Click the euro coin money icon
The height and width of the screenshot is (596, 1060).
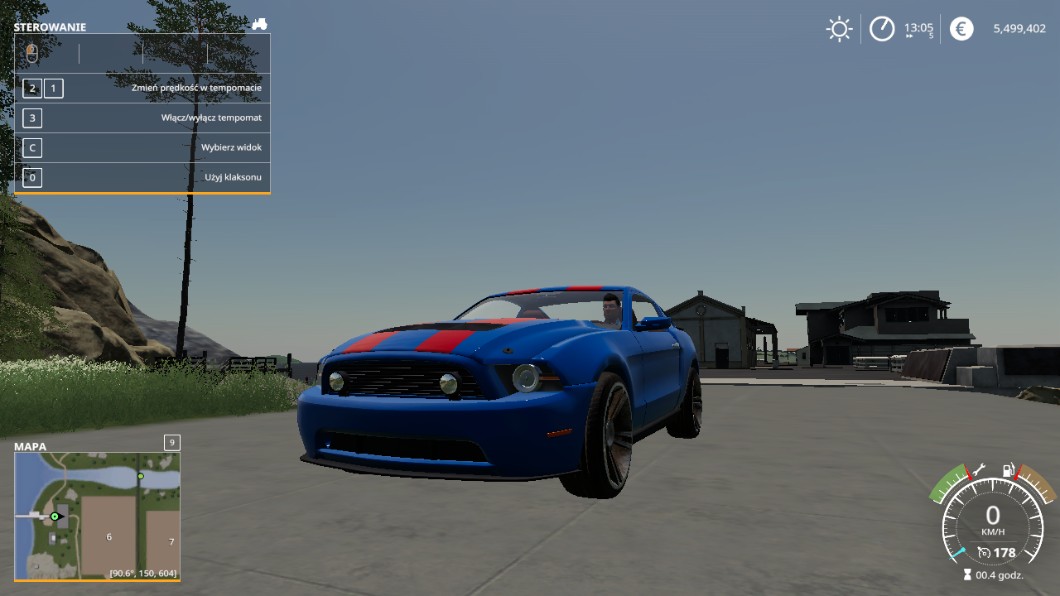point(961,29)
